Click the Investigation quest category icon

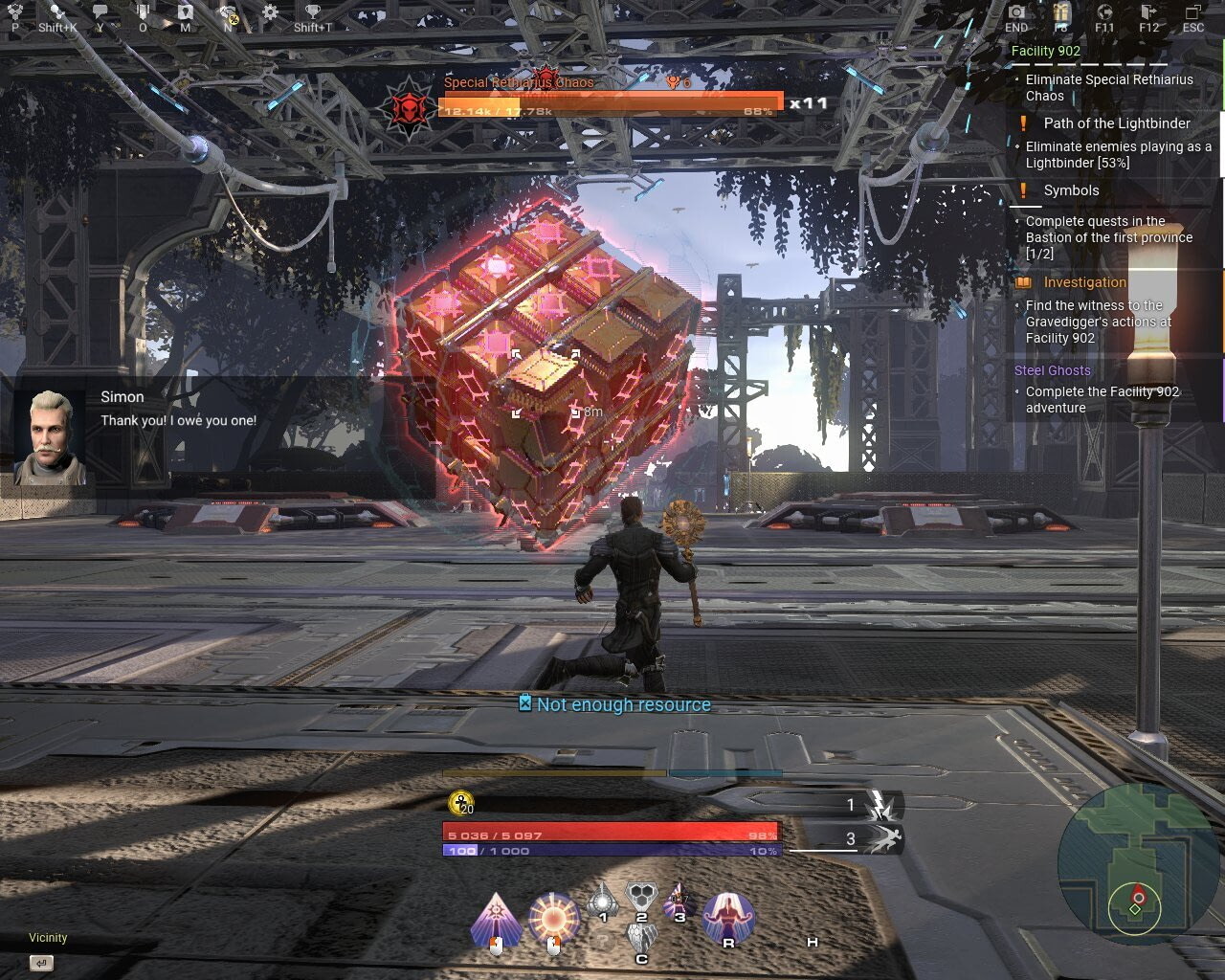coord(1022,281)
